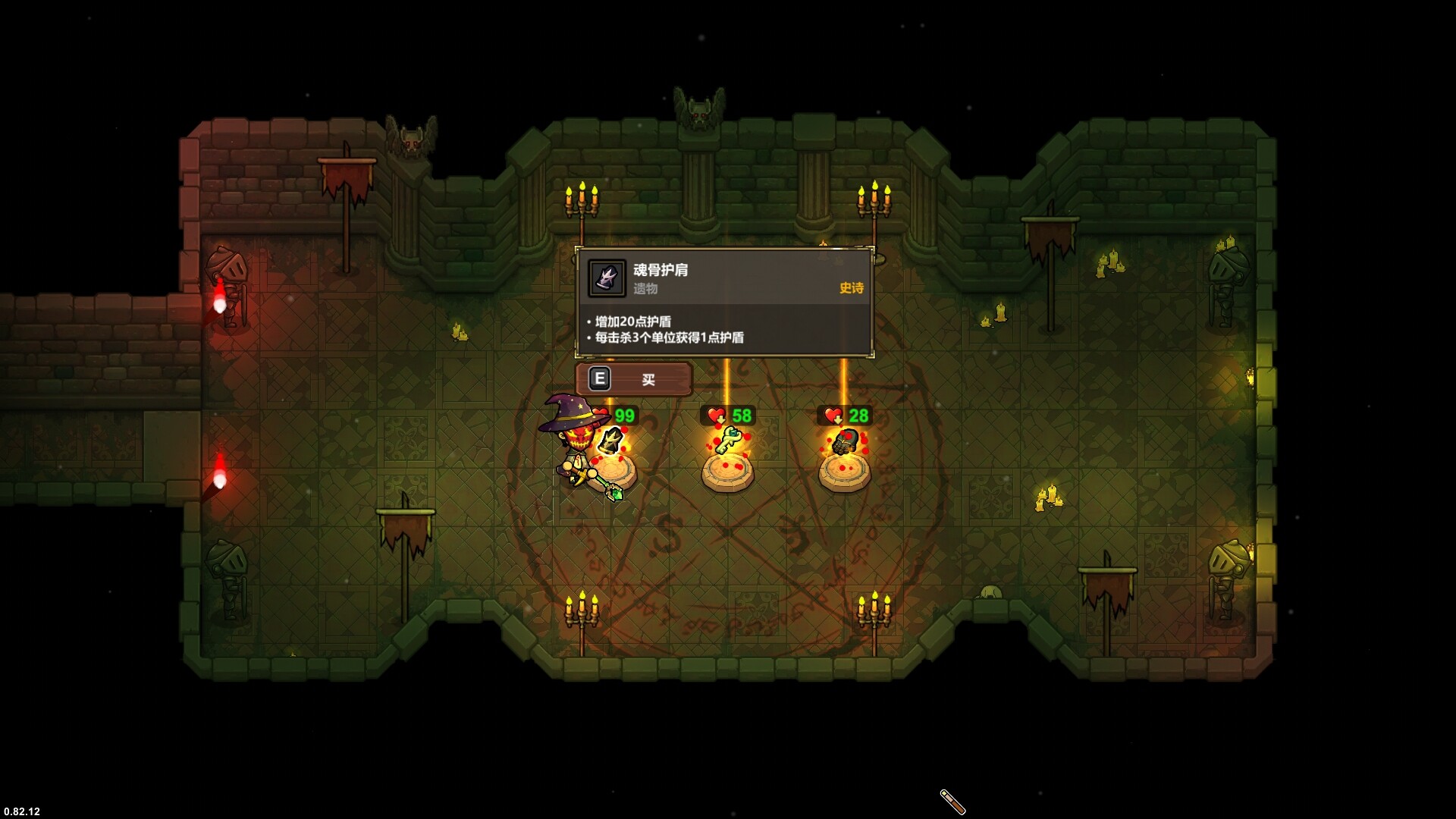Click the gargoyle statue on the top wall
The height and width of the screenshot is (819, 1456).
(698, 106)
